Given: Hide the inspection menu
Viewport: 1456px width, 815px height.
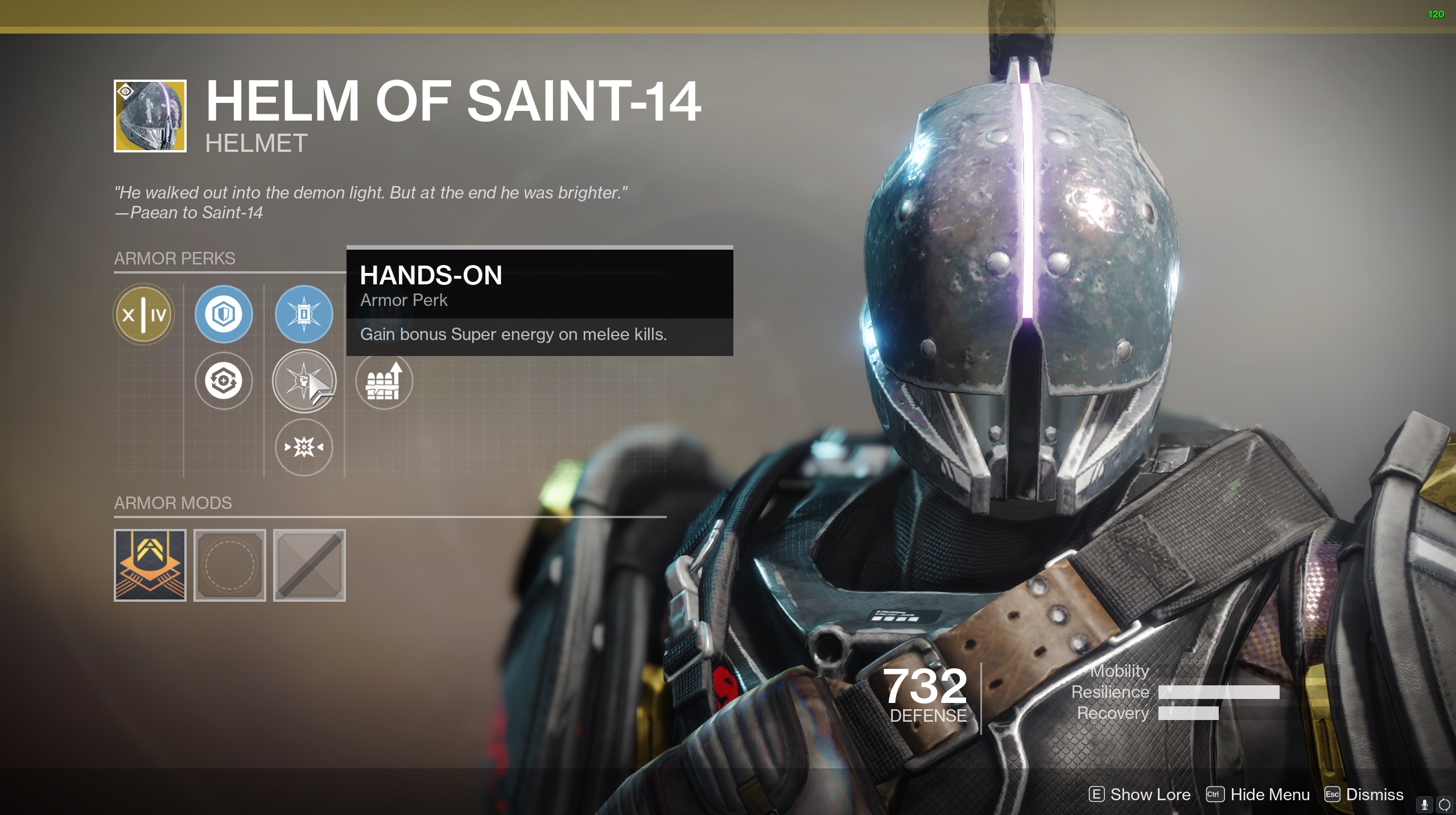Looking at the screenshot, I should [1258, 795].
